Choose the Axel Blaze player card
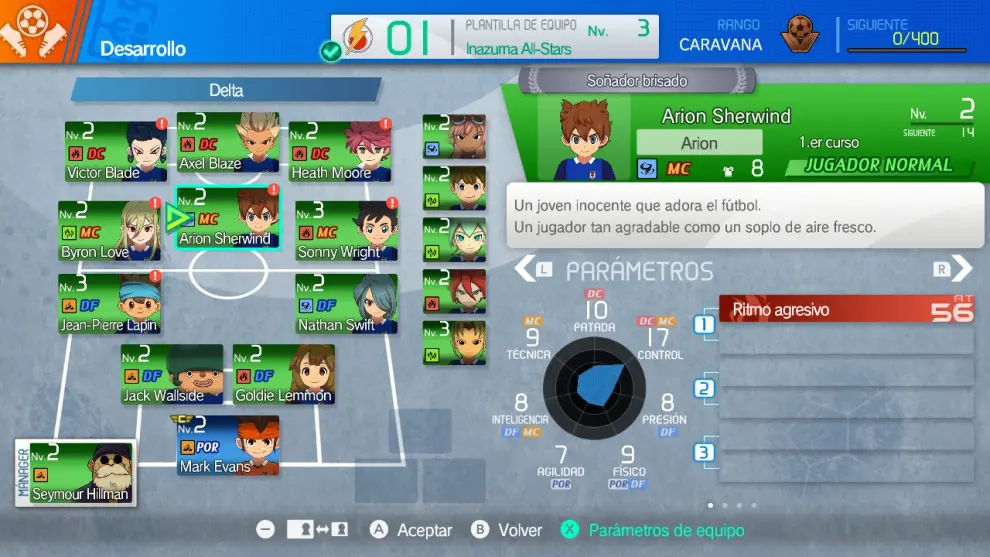This screenshot has width=990, height=557. 228,142
